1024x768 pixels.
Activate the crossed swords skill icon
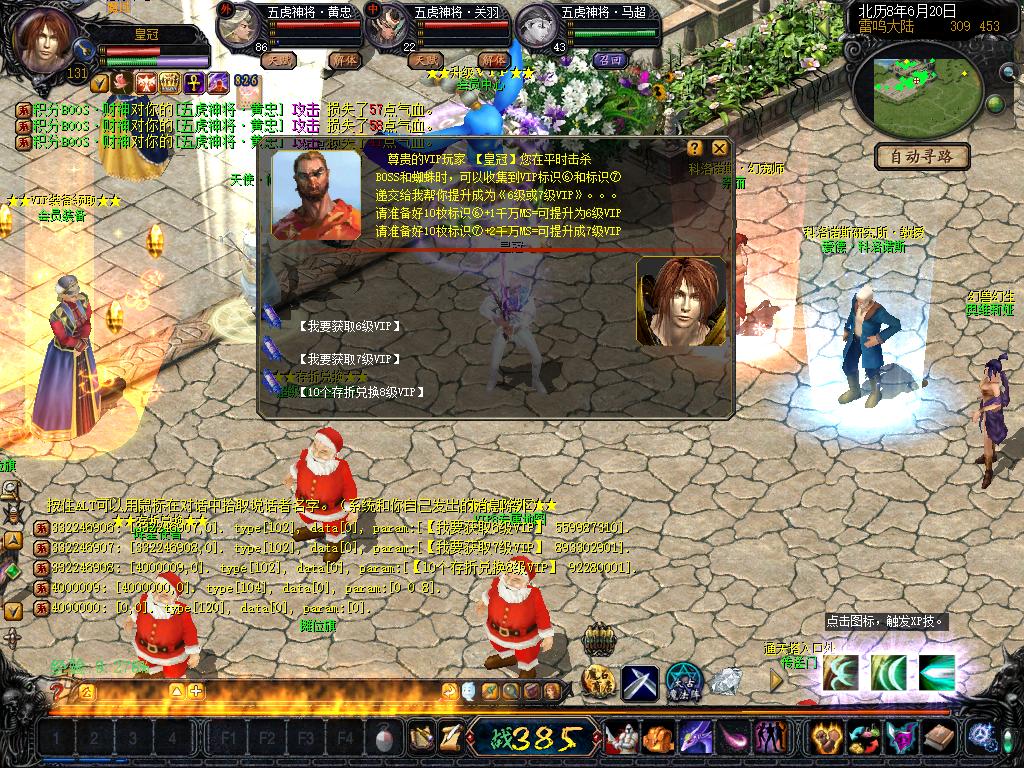[640, 682]
